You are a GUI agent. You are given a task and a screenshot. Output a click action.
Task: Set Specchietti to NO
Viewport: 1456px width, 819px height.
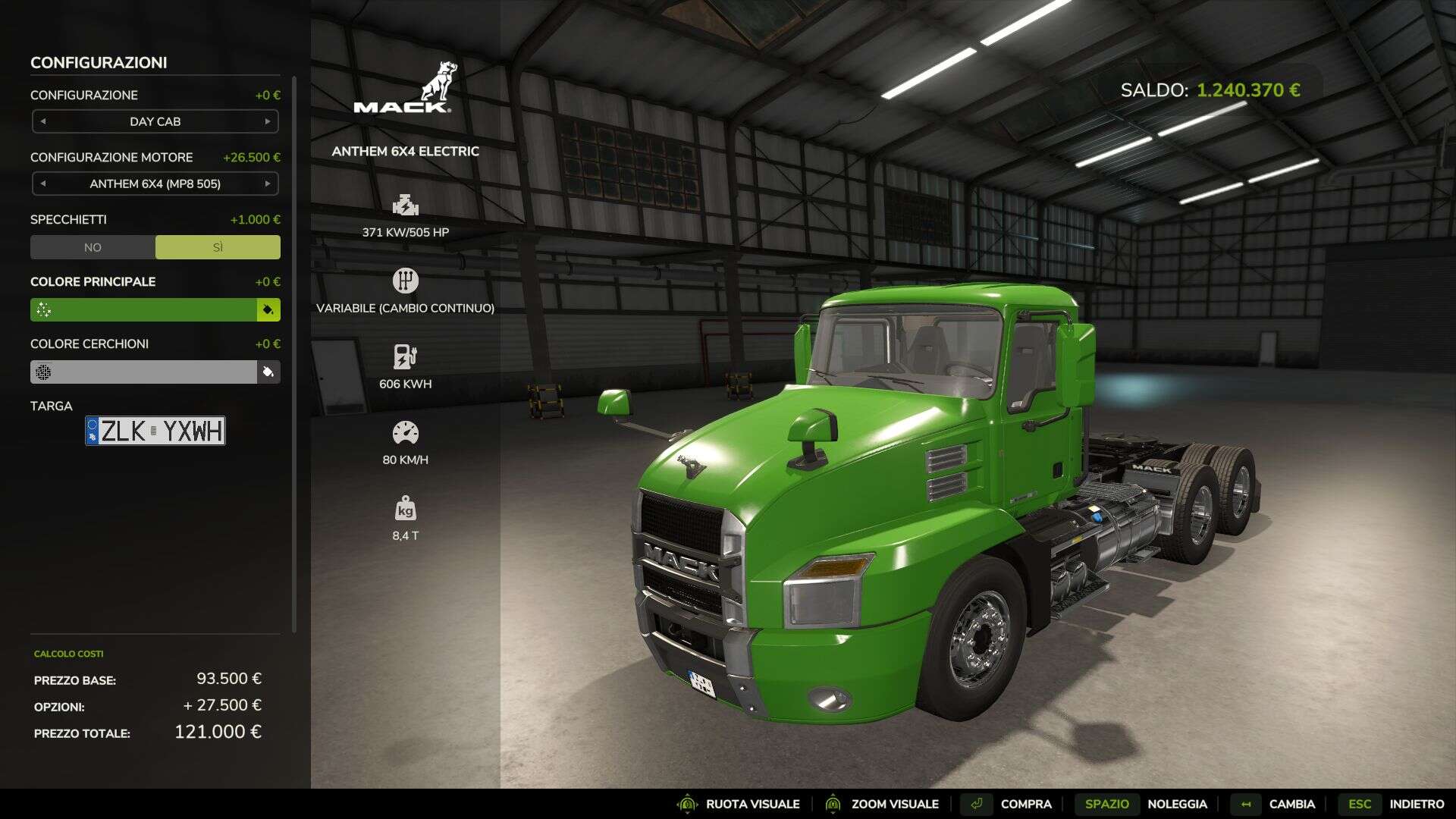click(93, 247)
